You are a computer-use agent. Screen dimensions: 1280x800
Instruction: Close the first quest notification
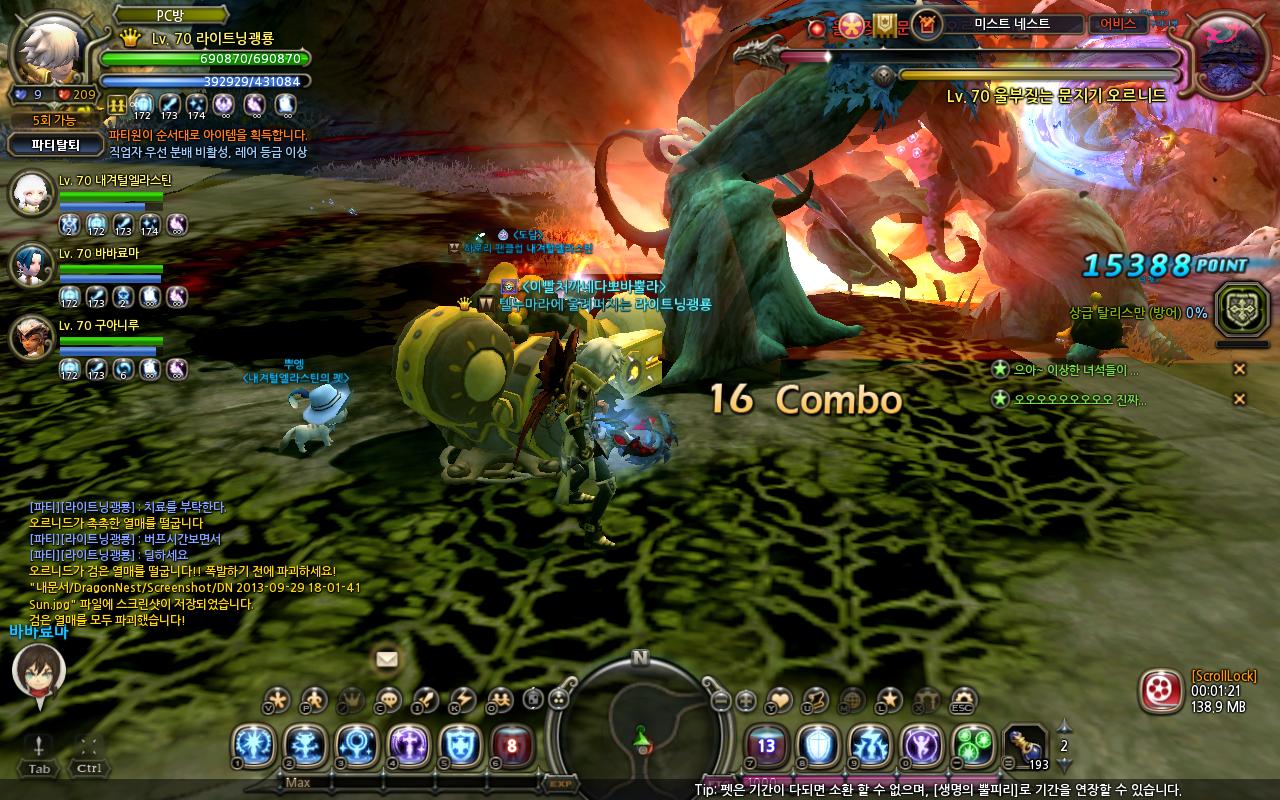(1239, 369)
